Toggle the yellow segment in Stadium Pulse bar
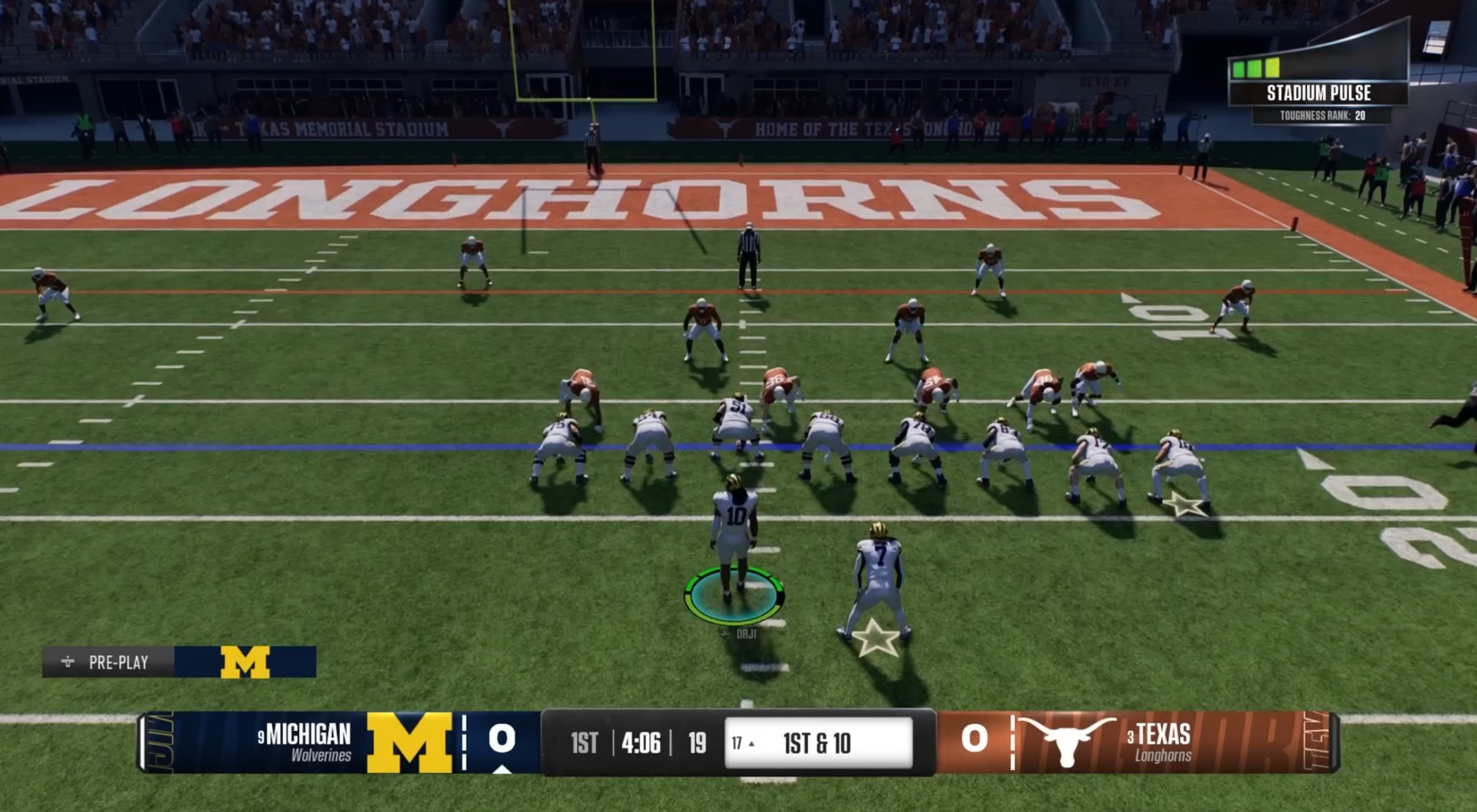The height and width of the screenshot is (812, 1477). click(1273, 69)
